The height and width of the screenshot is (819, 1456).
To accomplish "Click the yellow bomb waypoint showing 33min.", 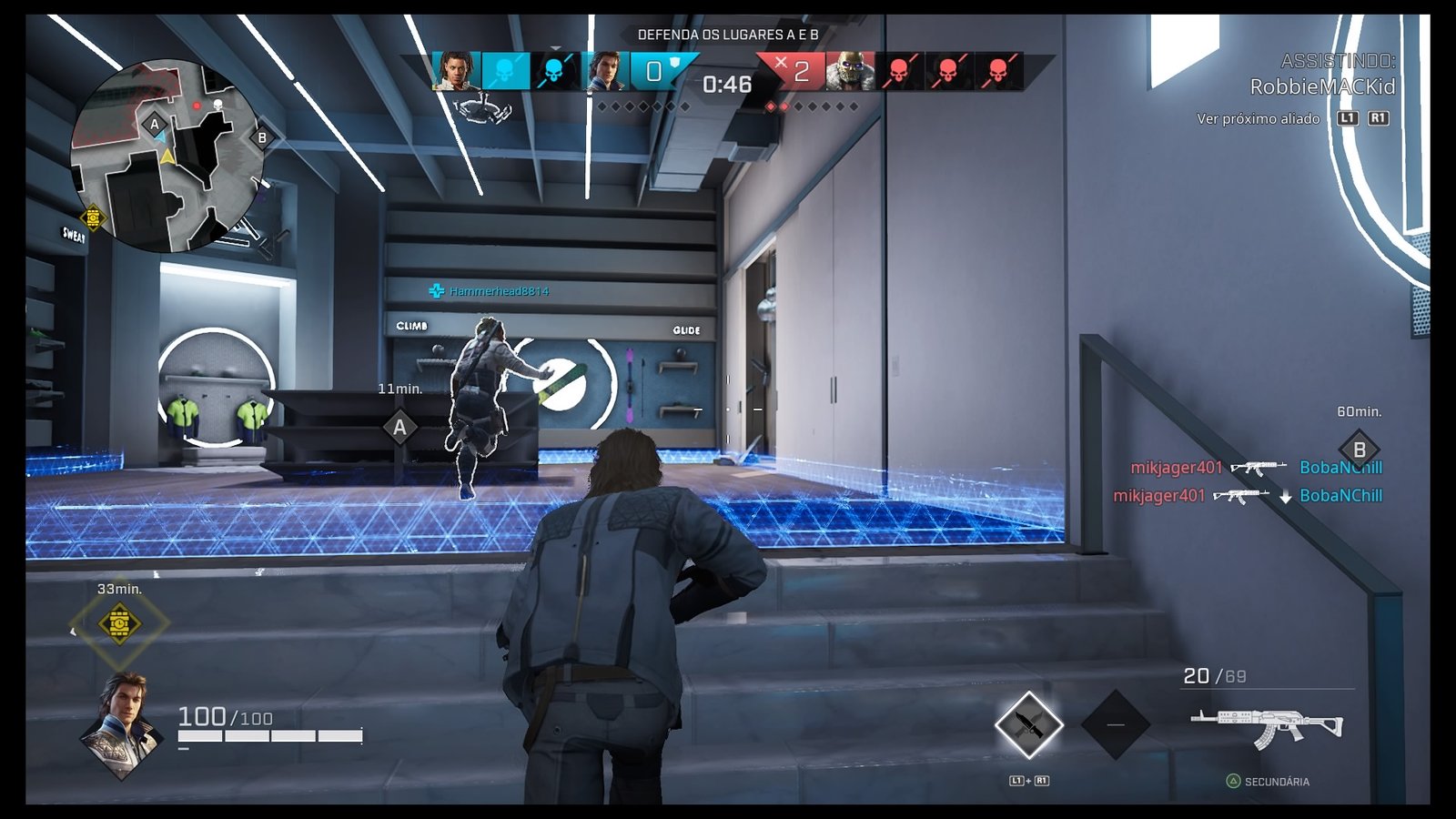I will [119, 623].
